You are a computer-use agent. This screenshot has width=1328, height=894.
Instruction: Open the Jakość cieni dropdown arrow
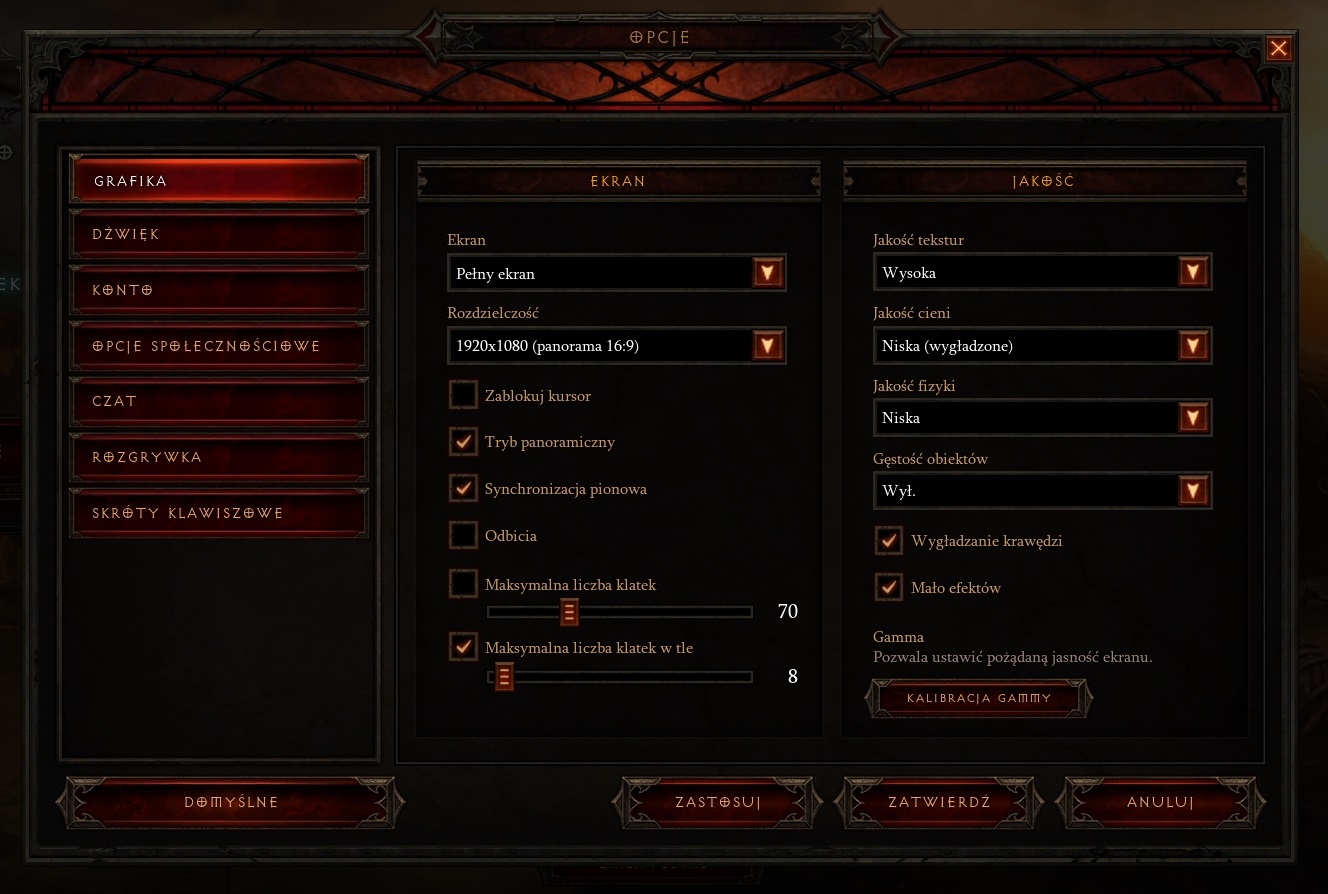pos(1192,344)
